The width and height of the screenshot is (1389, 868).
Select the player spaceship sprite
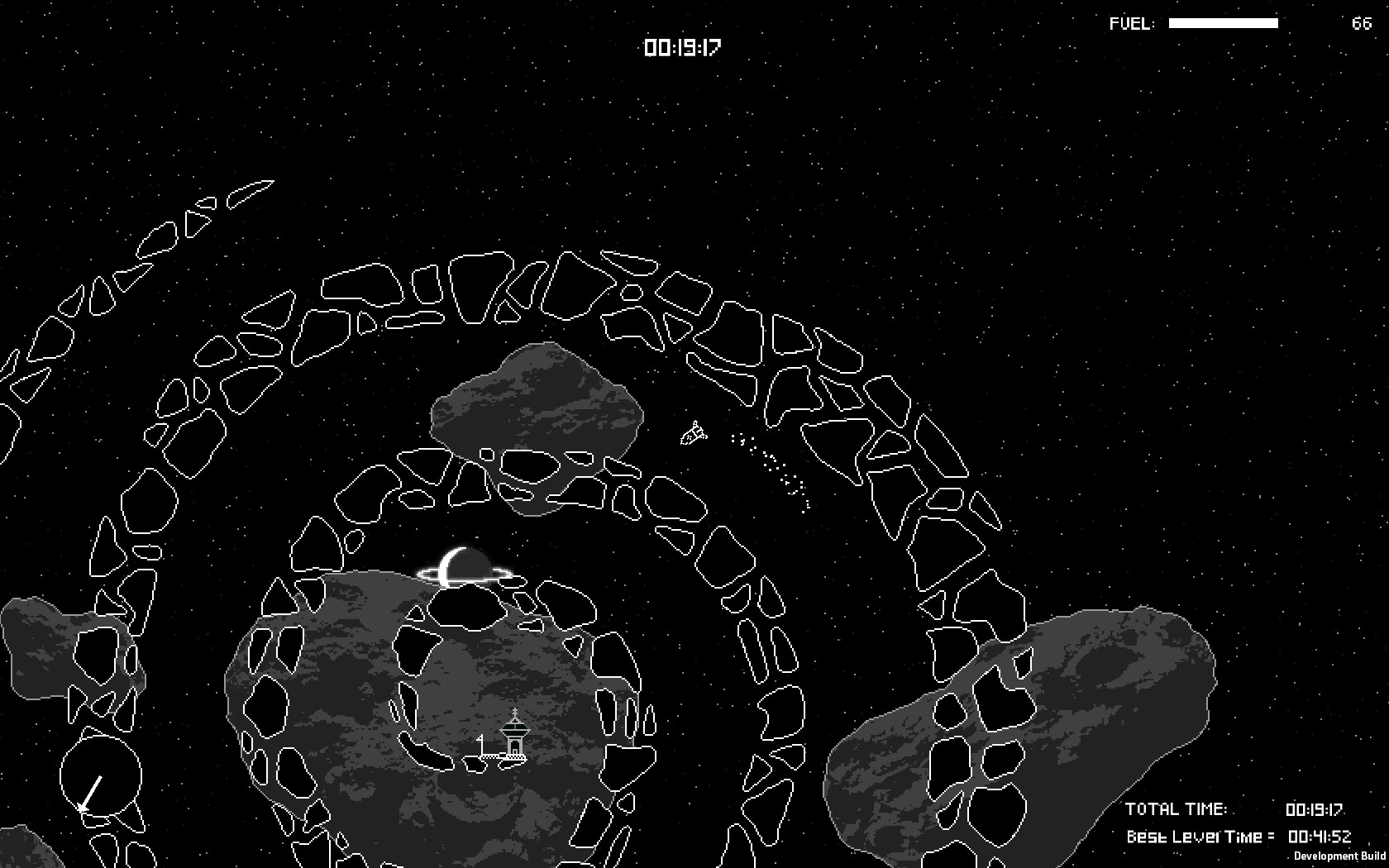tap(693, 432)
